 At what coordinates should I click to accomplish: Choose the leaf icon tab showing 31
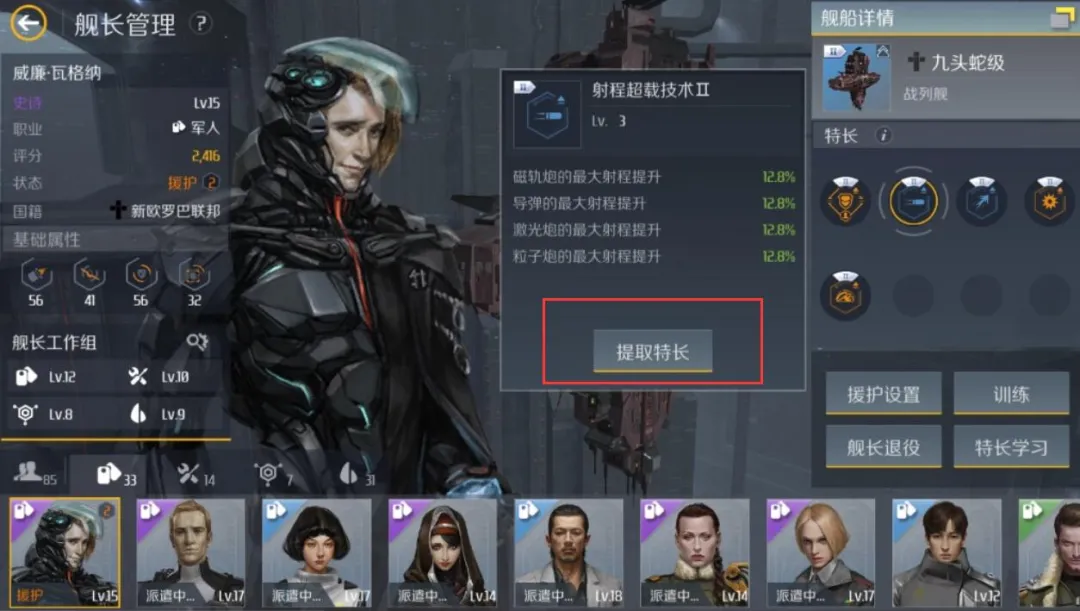pos(355,474)
